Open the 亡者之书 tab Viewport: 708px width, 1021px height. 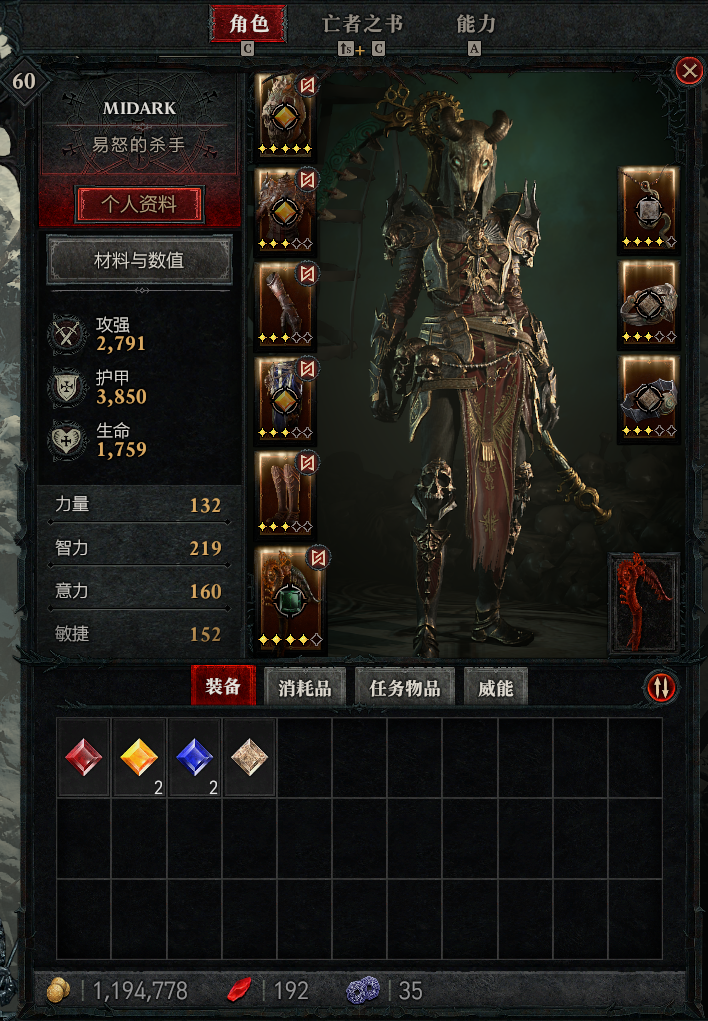tap(363, 24)
